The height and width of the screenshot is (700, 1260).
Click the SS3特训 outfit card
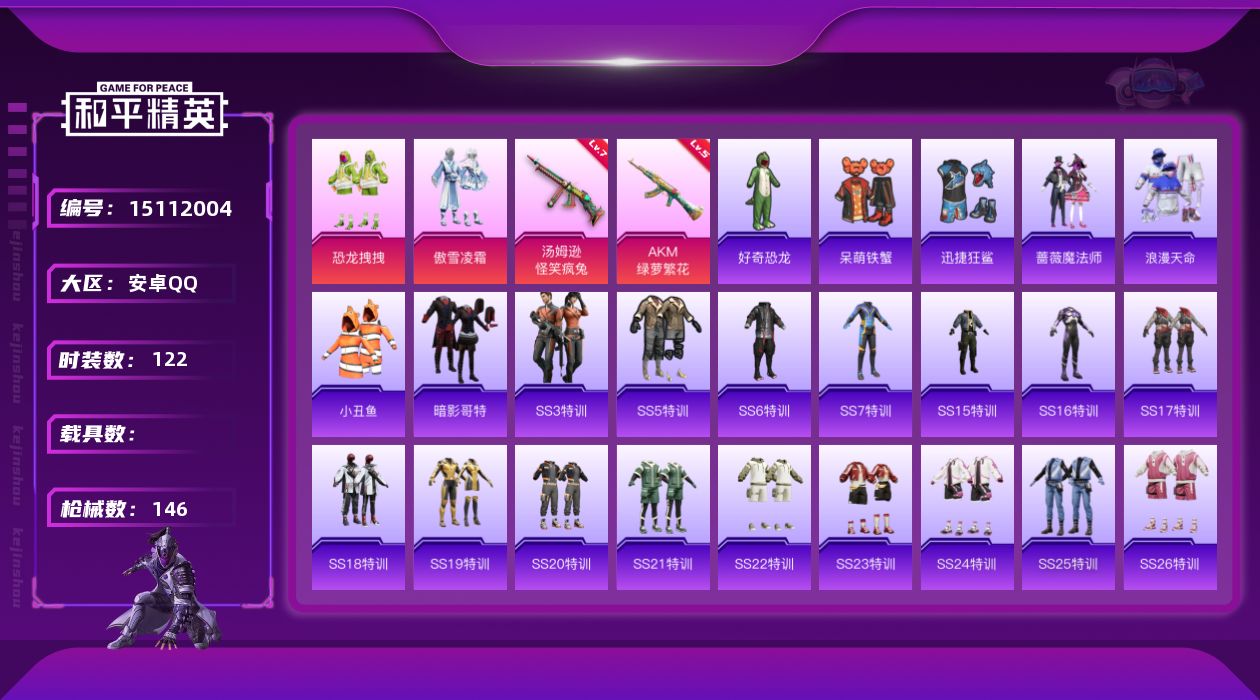click(561, 364)
